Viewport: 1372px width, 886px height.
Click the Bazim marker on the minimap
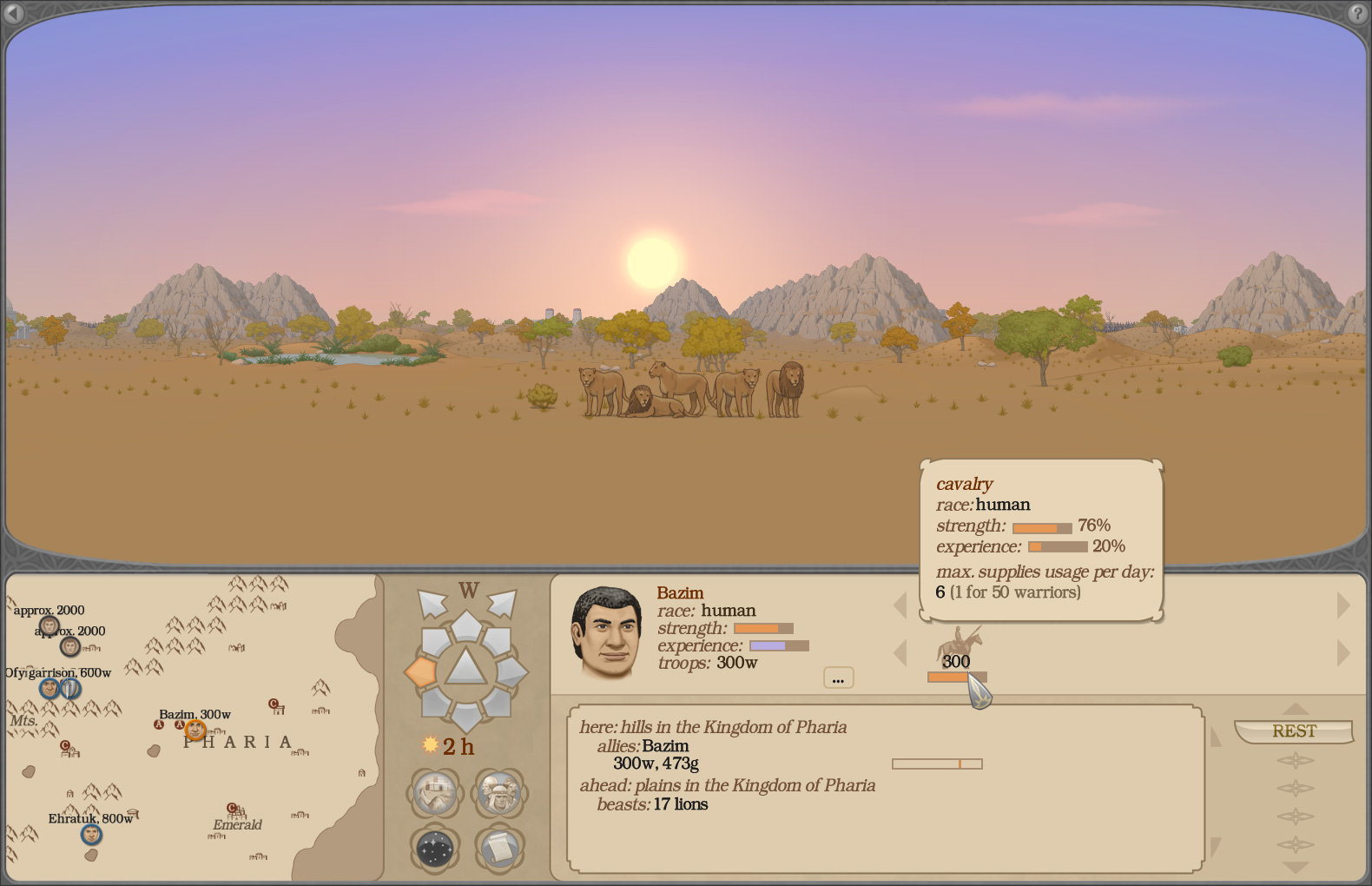tap(194, 730)
